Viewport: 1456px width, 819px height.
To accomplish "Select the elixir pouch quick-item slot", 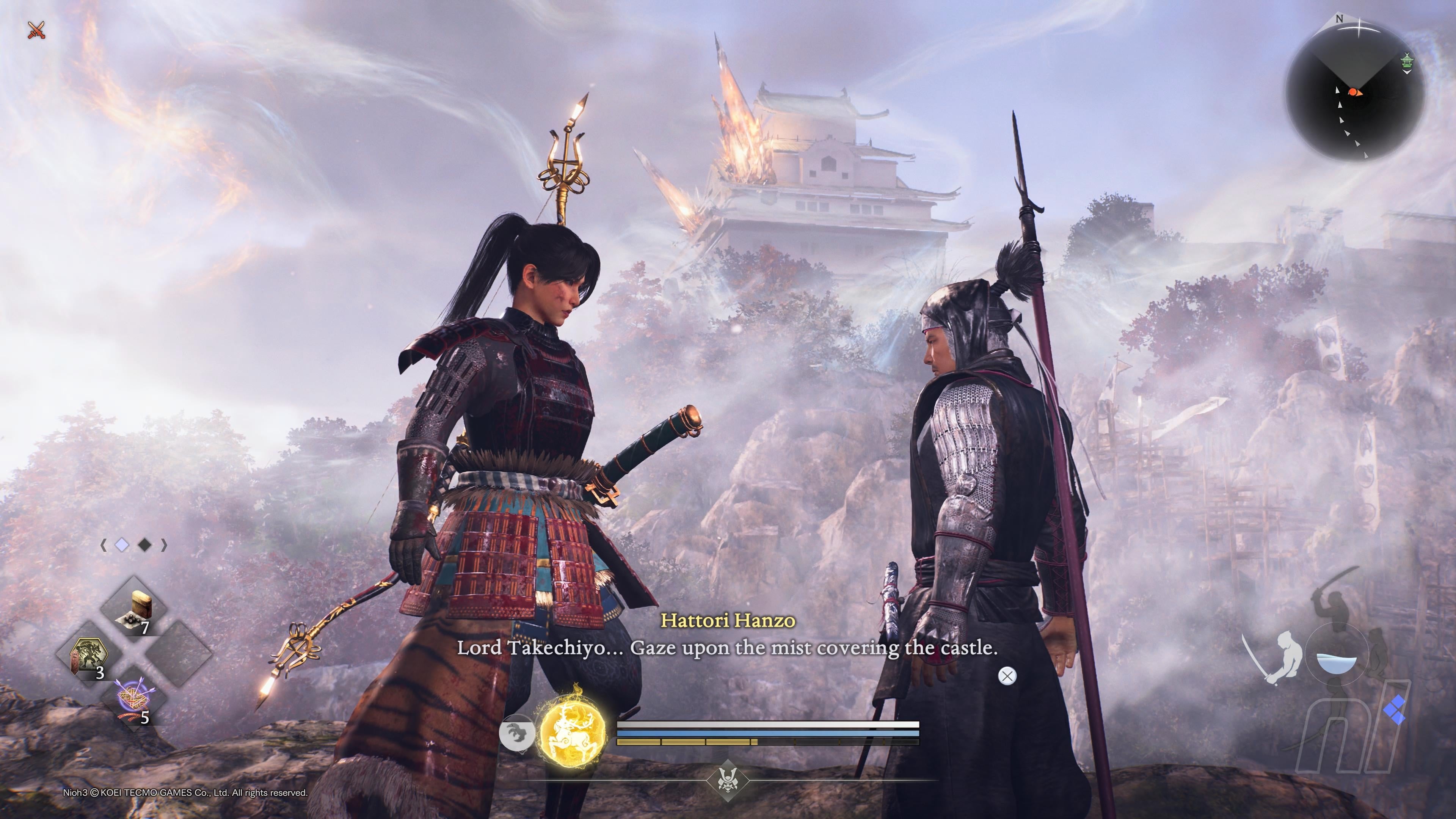I will pos(134,609).
